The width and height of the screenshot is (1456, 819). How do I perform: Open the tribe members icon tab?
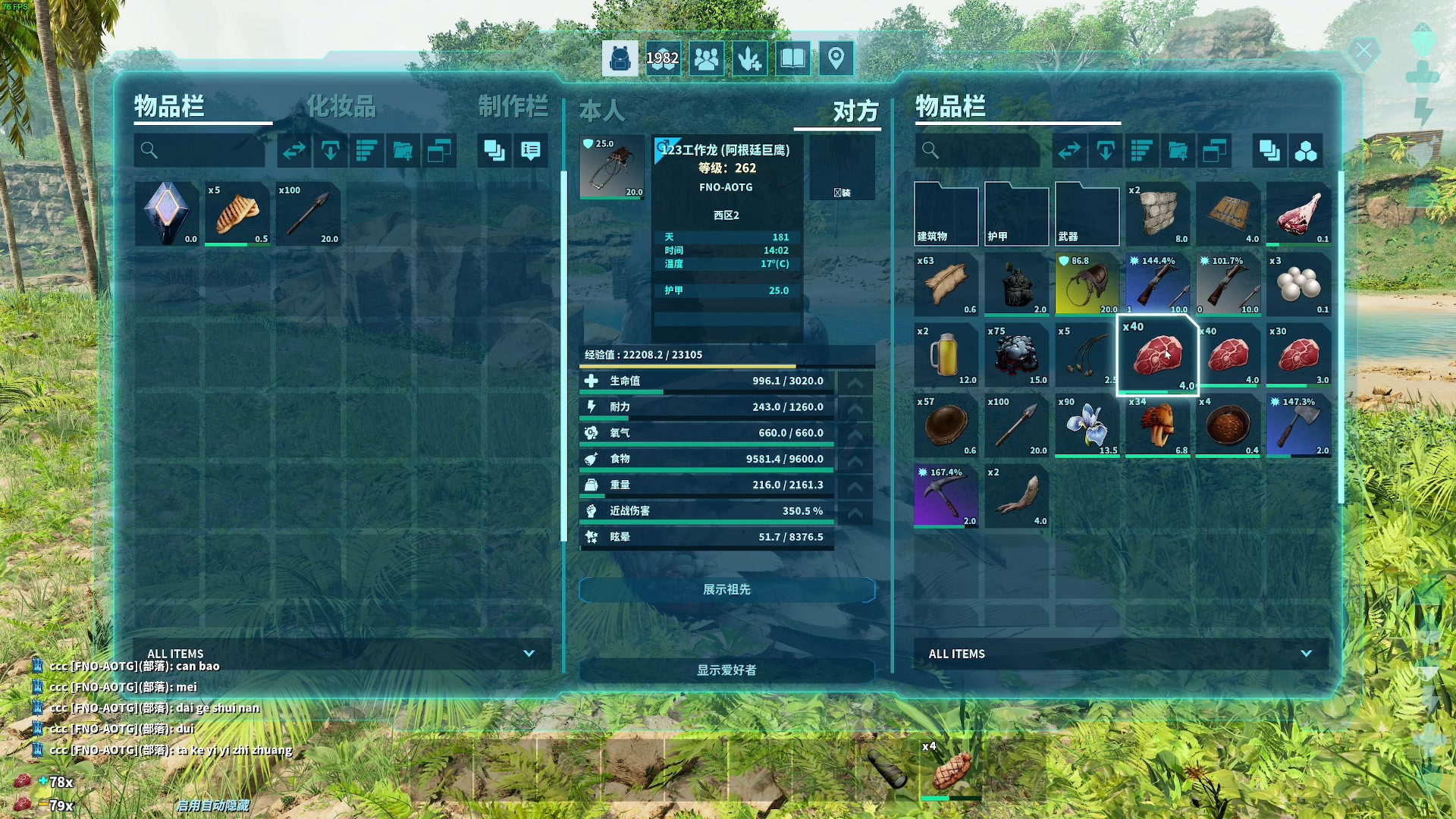706,58
